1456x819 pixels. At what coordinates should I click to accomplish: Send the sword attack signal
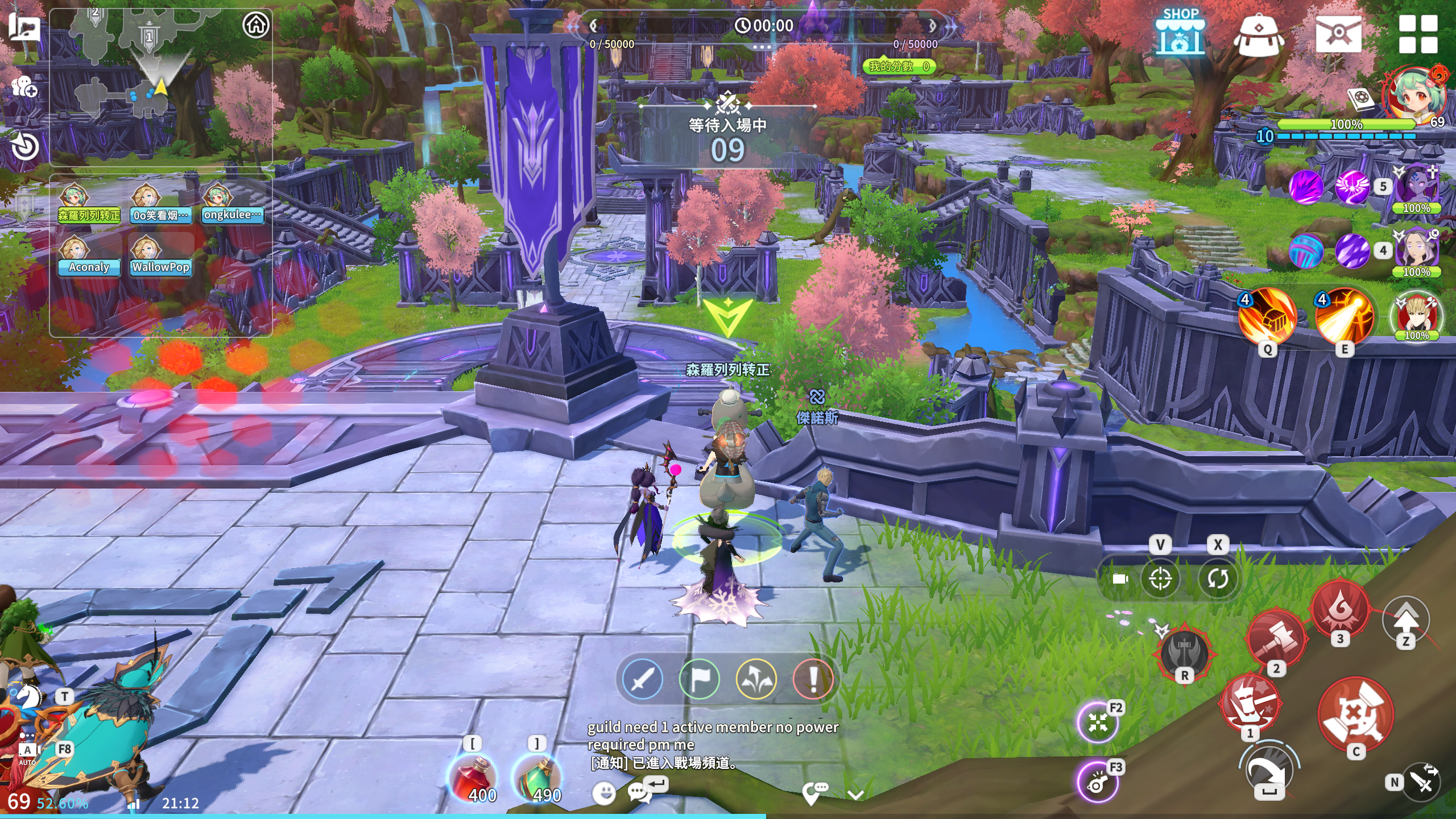(643, 679)
